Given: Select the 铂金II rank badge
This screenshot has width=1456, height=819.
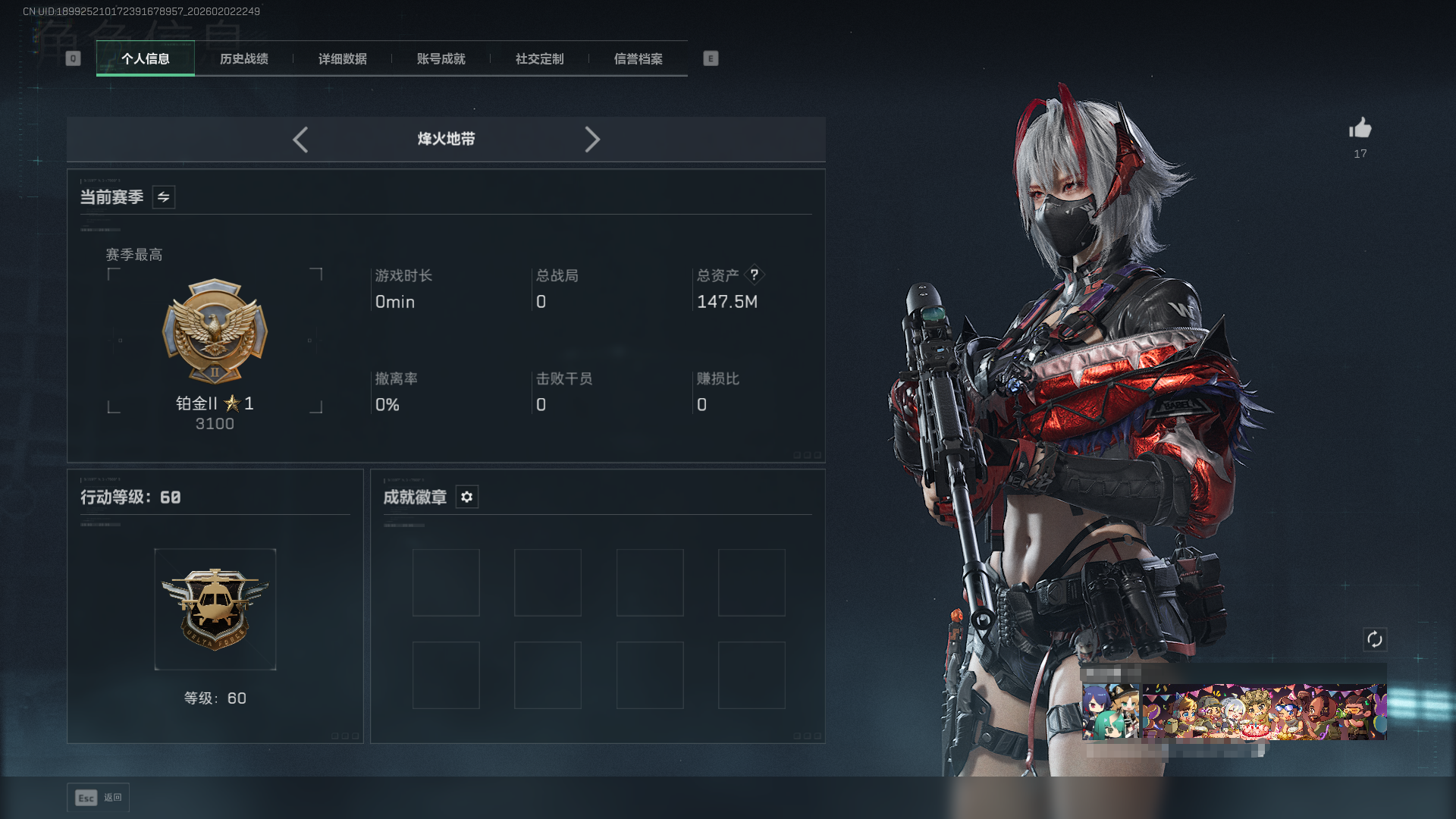Looking at the screenshot, I should (215, 332).
